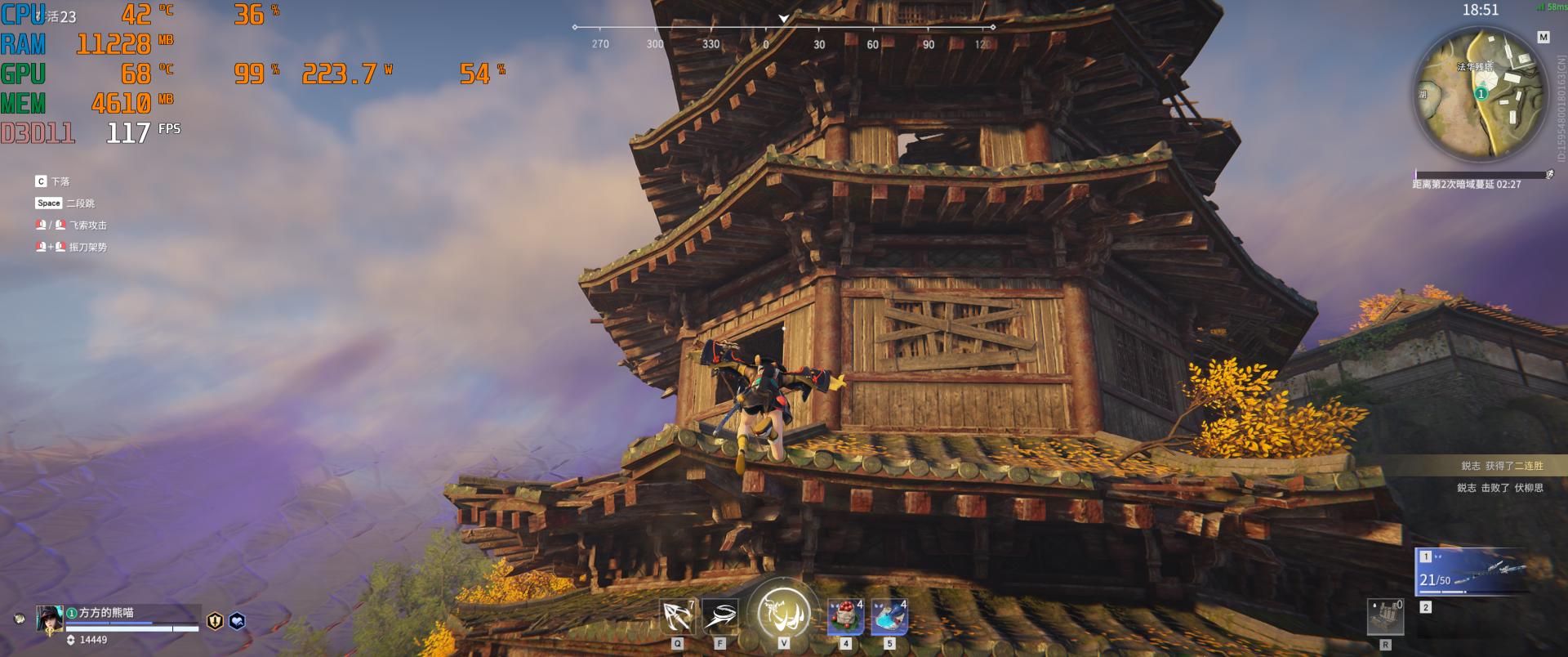Click the compass bar heading indicator
The height and width of the screenshot is (657, 1568).
[784, 19]
